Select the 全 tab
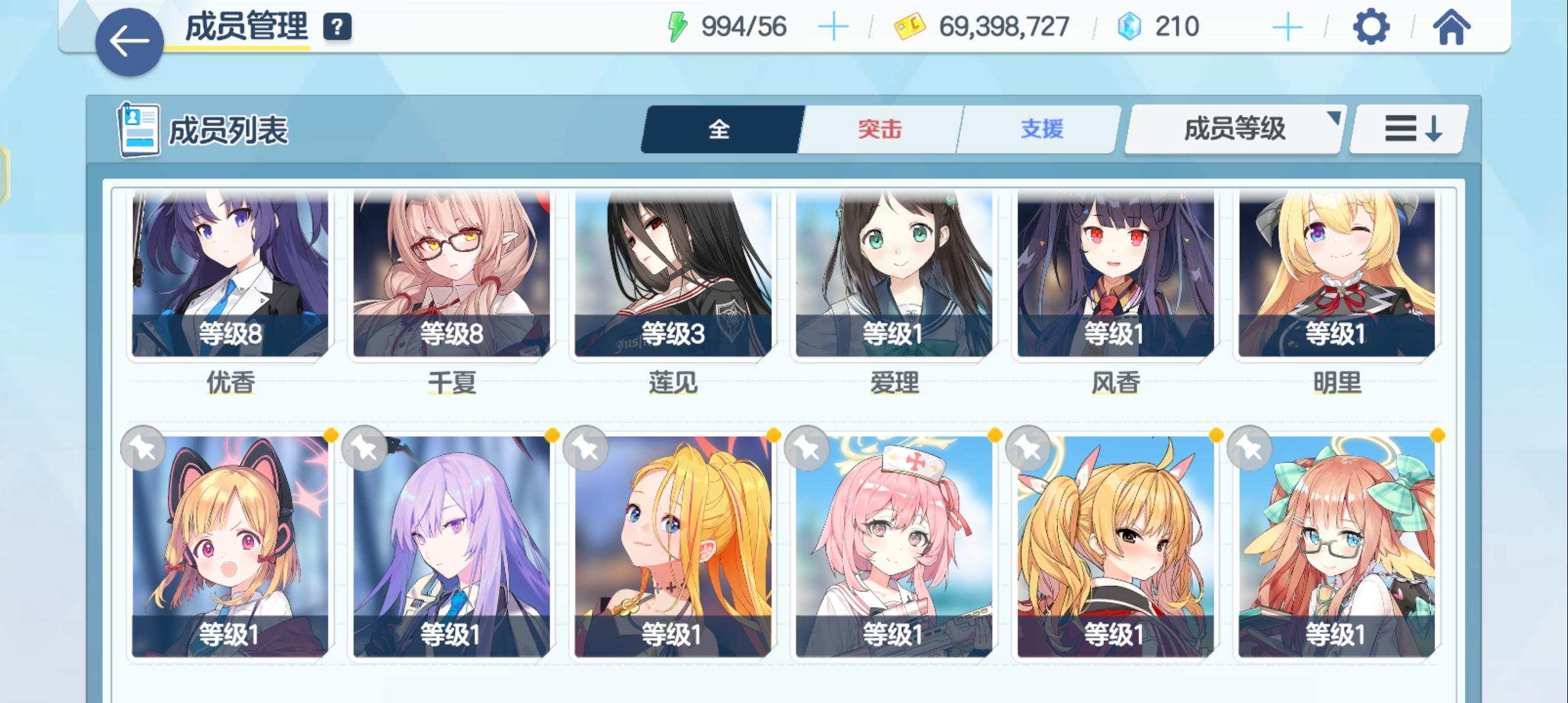Viewport: 1568px width, 703px height. point(719,129)
